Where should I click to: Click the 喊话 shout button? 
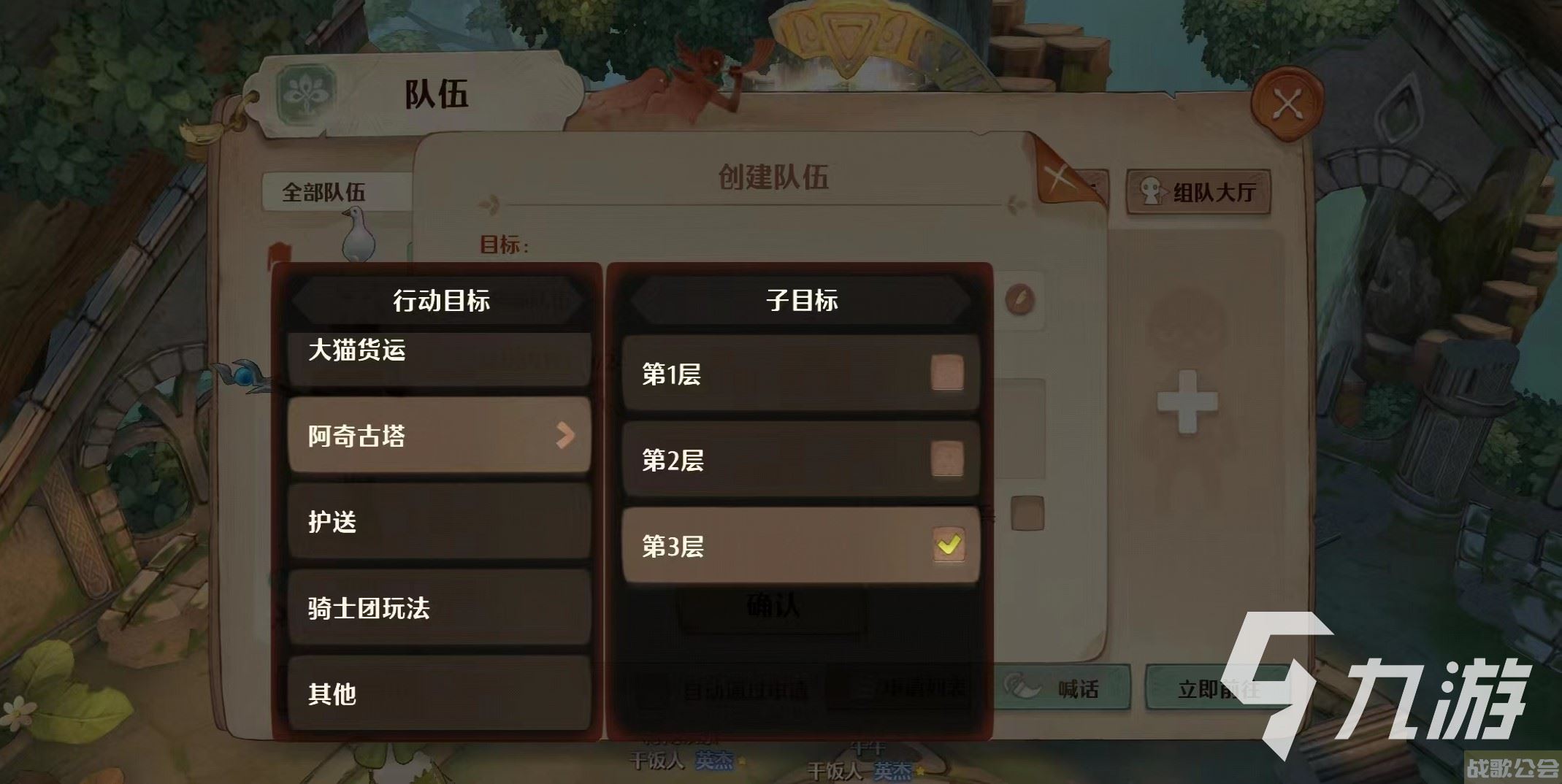point(1063,688)
